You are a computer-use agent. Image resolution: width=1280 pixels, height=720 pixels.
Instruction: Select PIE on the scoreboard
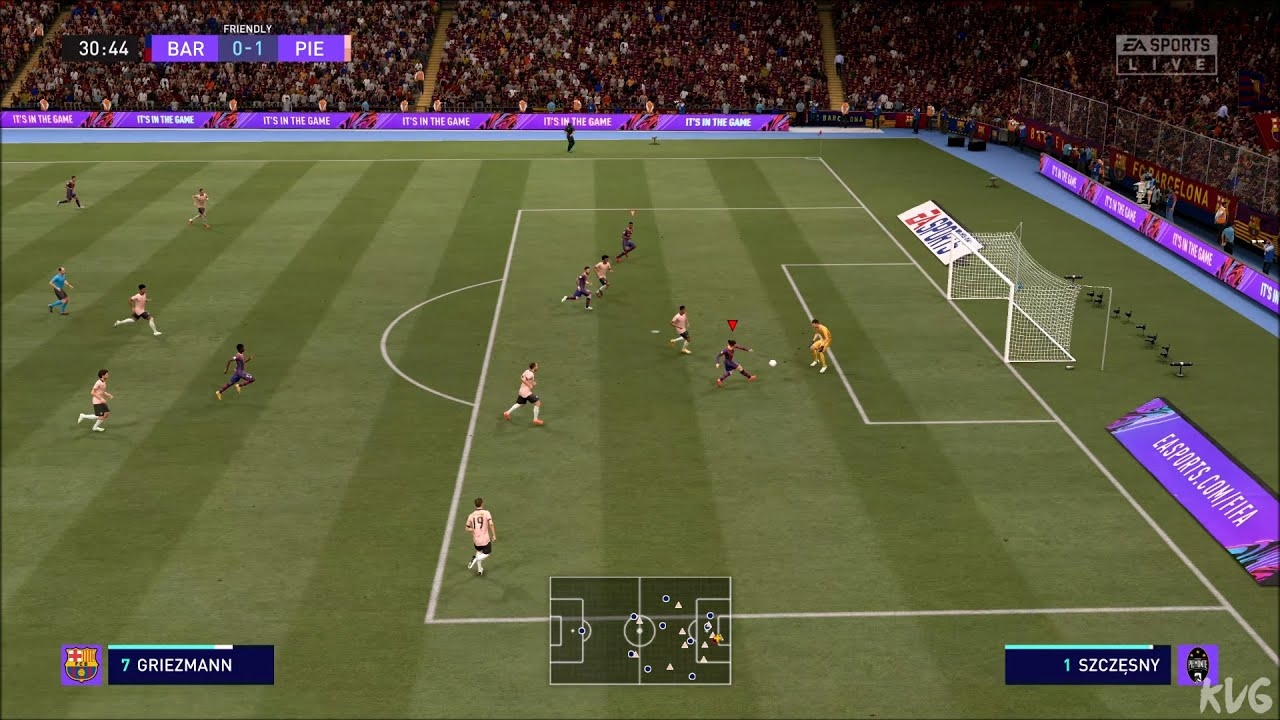[x=310, y=48]
